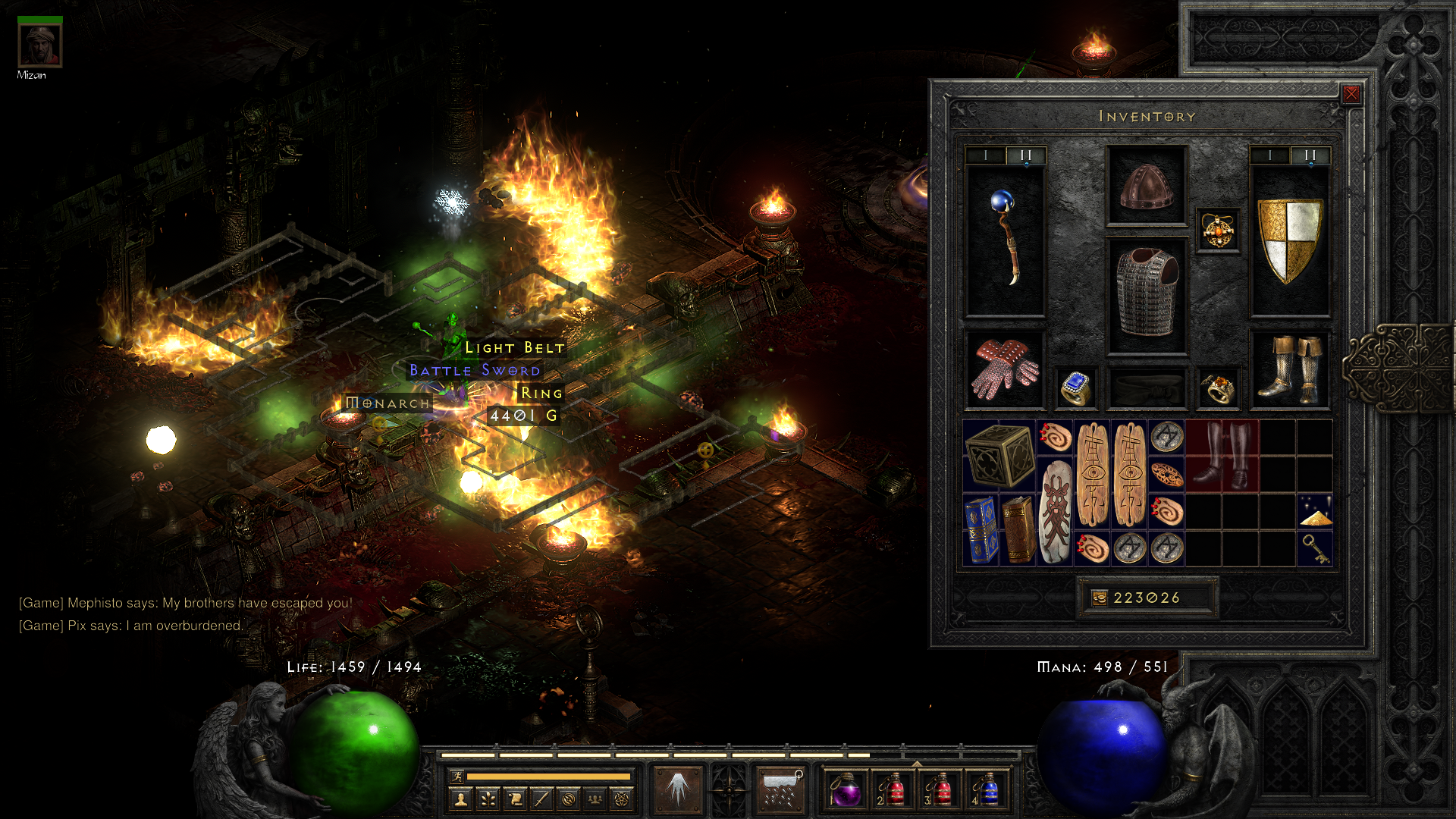The width and height of the screenshot is (1456, 819).
Task: Select the equipped orb weapon slot
Action: point(1005,240)
